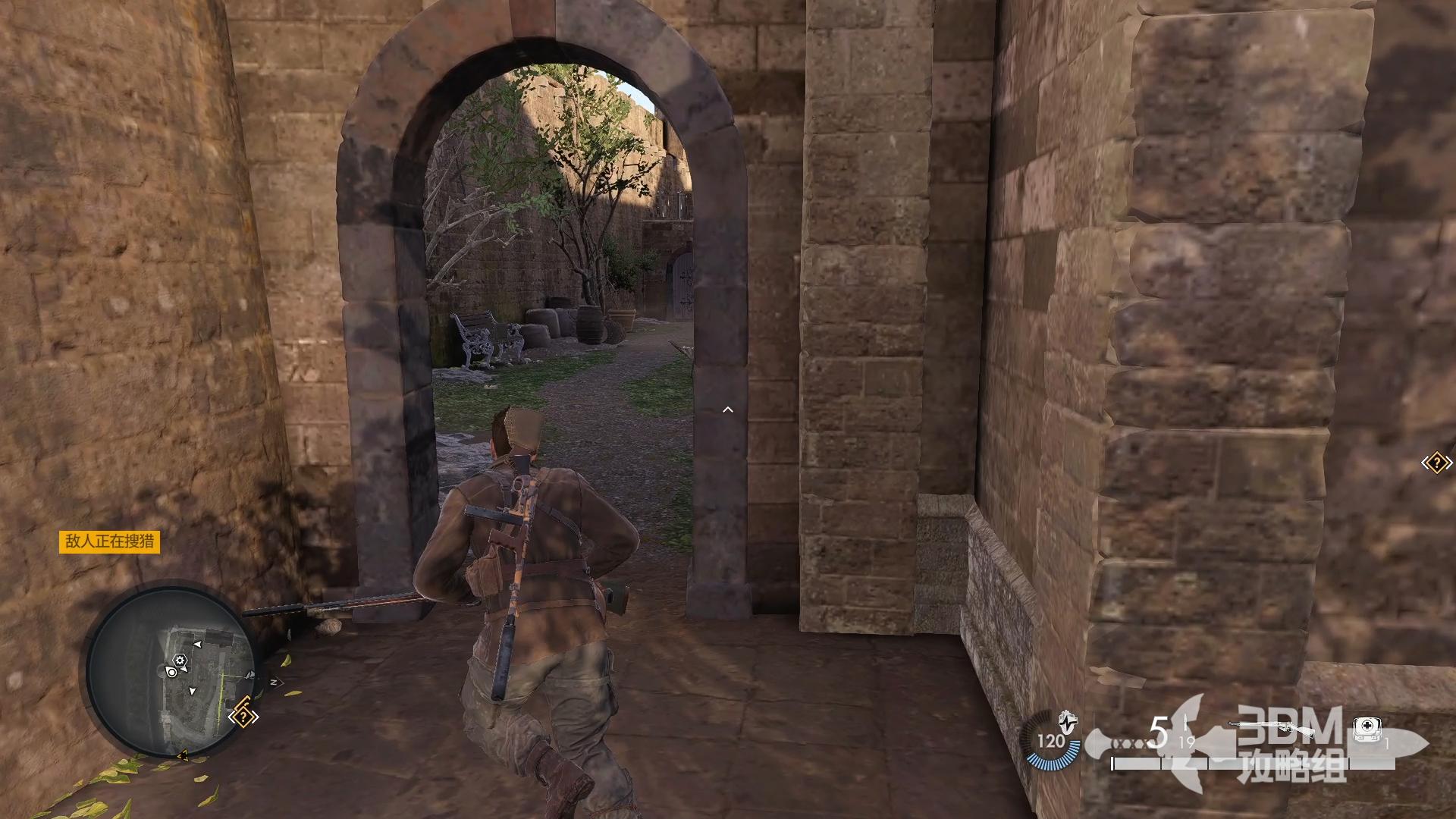Use the medkit item icon
This screenshot has width=1456, height=819.
1367,730
